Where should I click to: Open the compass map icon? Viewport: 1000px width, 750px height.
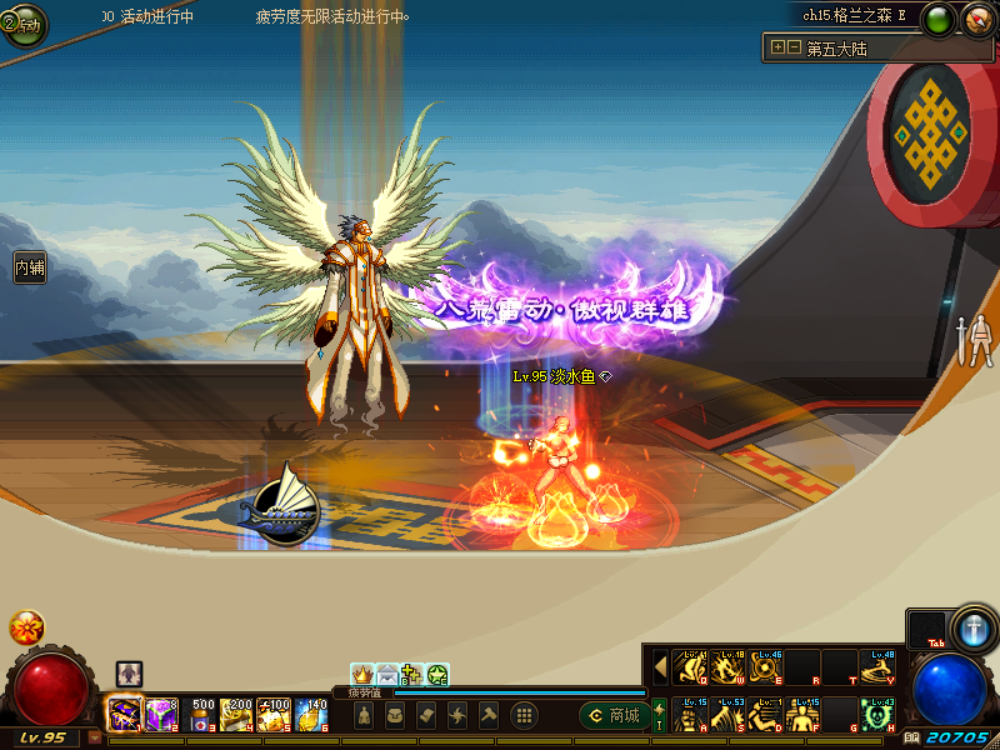pos(978,20)
